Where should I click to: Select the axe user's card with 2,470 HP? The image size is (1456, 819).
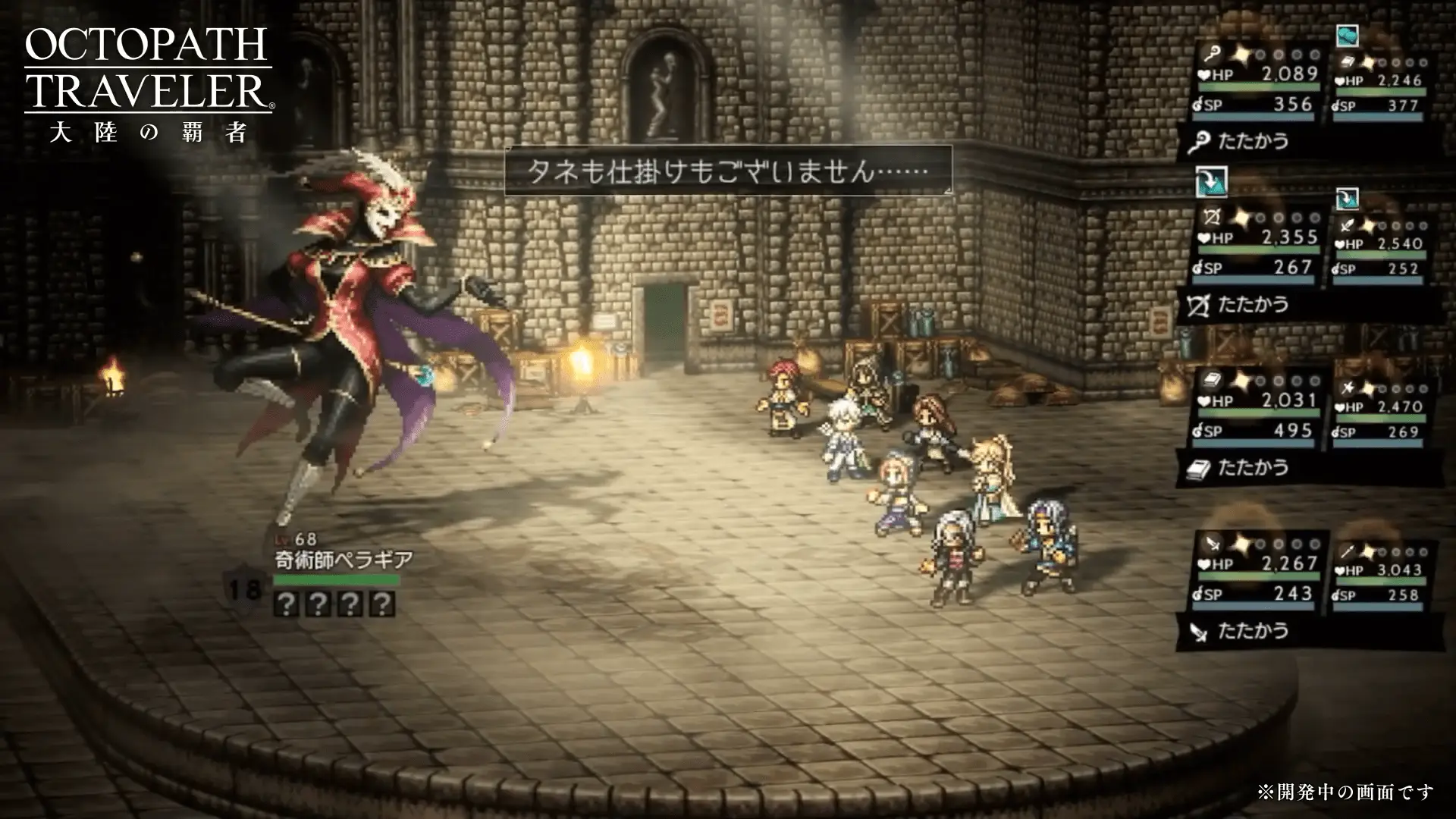click(1380, 412)
